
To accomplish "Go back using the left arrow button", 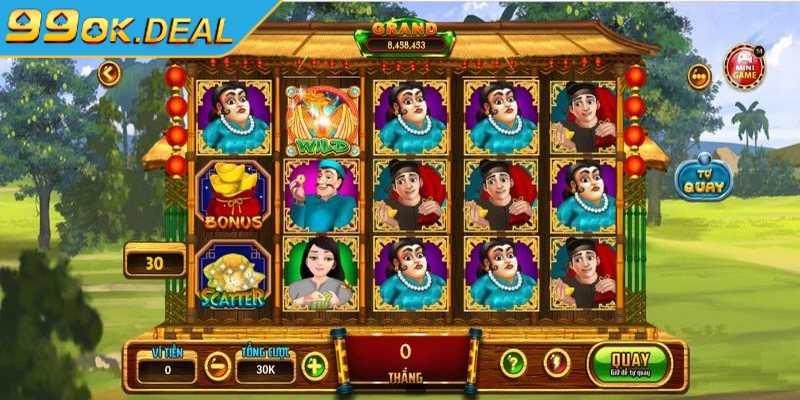I will tap(109, 73).
